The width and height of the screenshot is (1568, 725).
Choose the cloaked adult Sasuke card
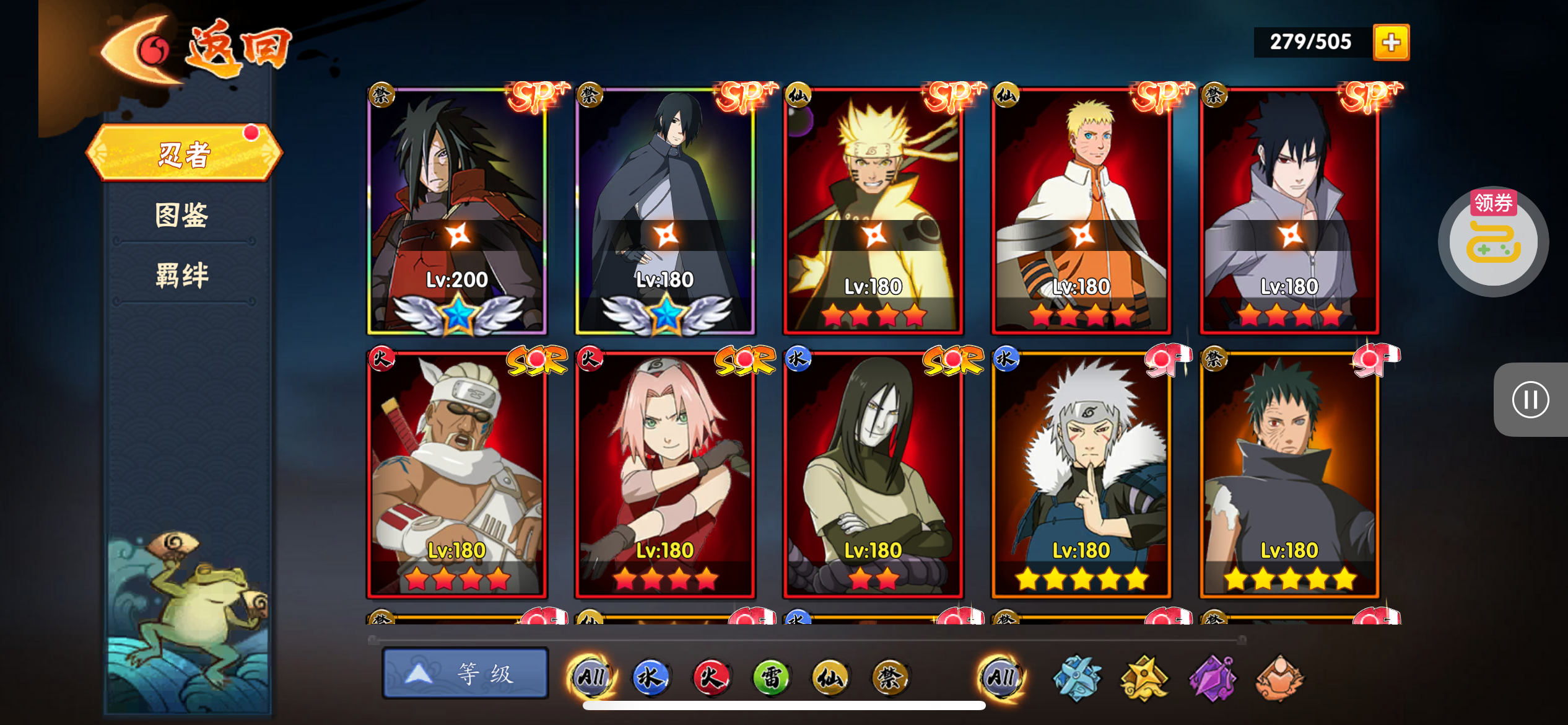665,211
